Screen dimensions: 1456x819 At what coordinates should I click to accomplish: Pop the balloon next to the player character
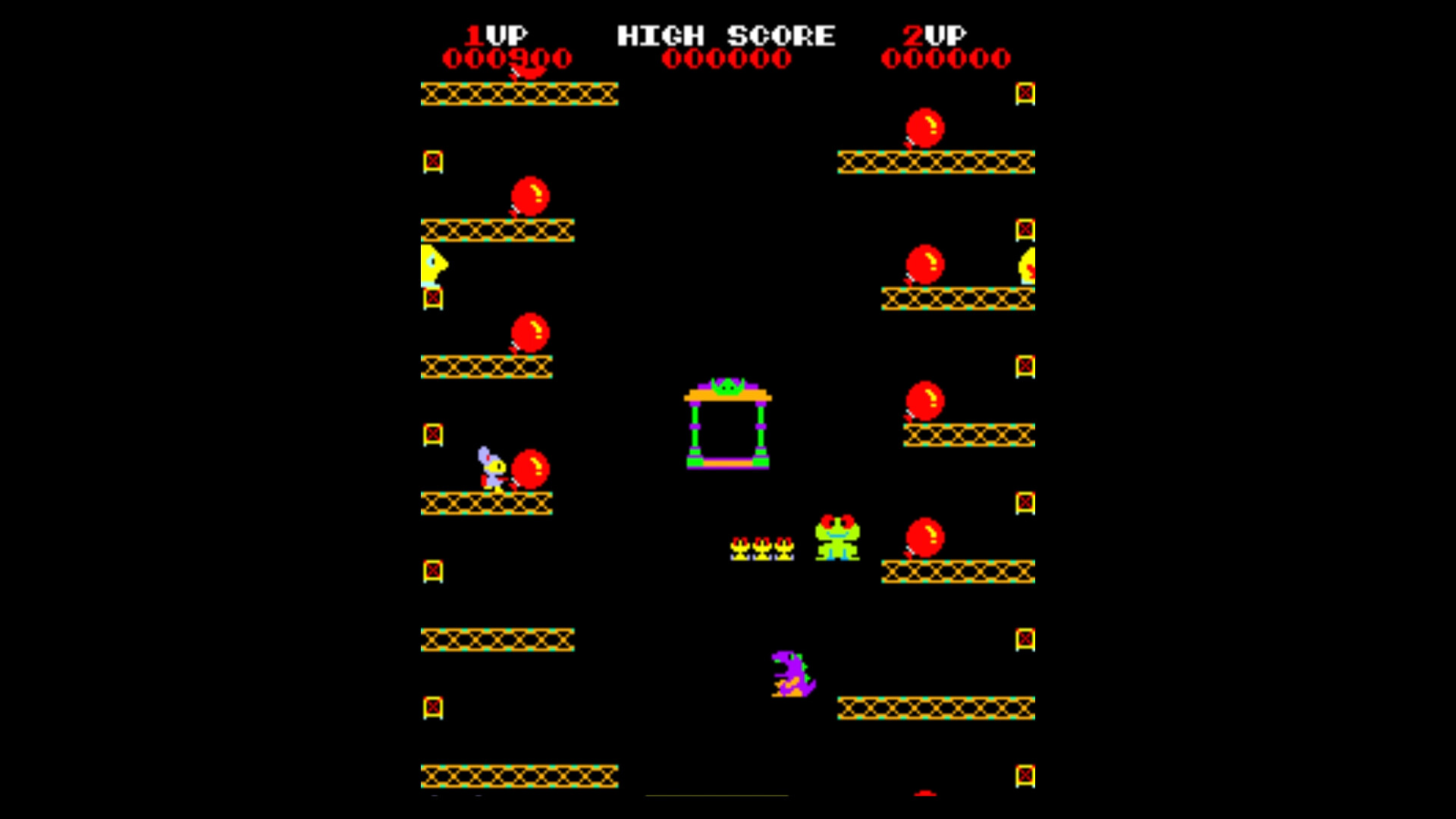(x=531, y=470)
